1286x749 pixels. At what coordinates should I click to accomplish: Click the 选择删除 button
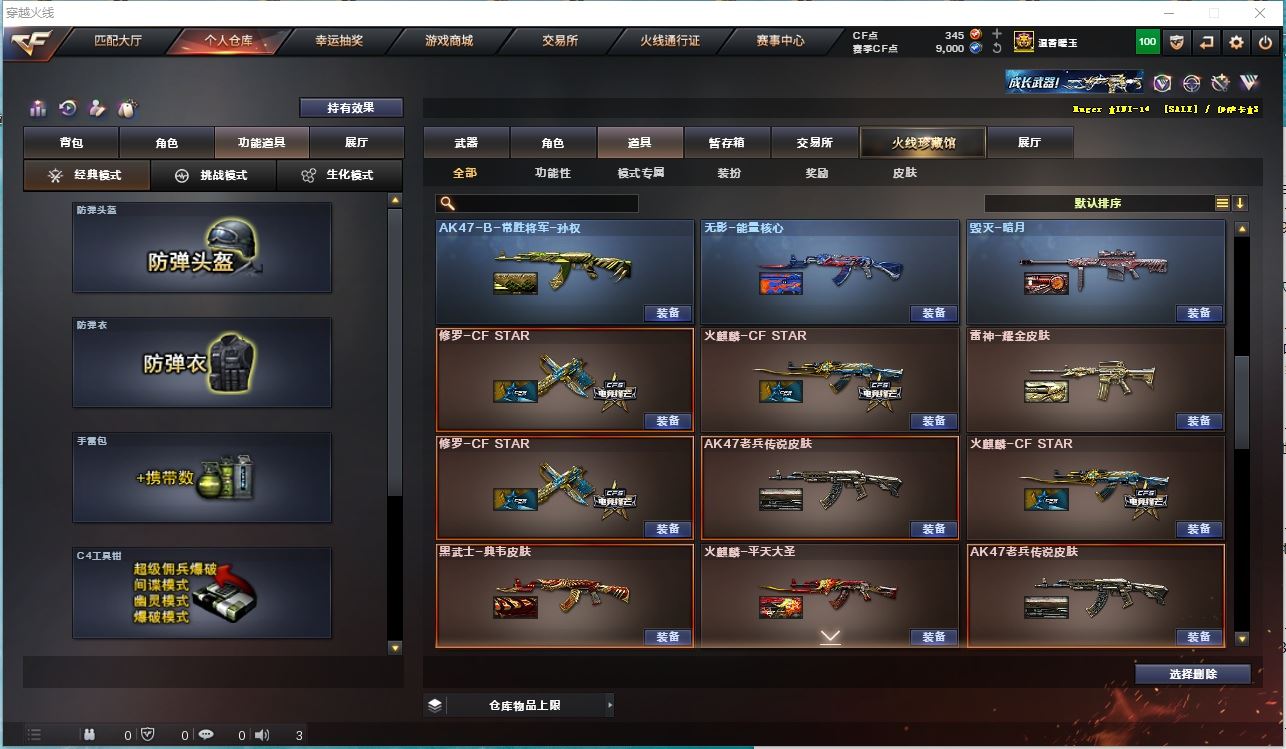1192,674
